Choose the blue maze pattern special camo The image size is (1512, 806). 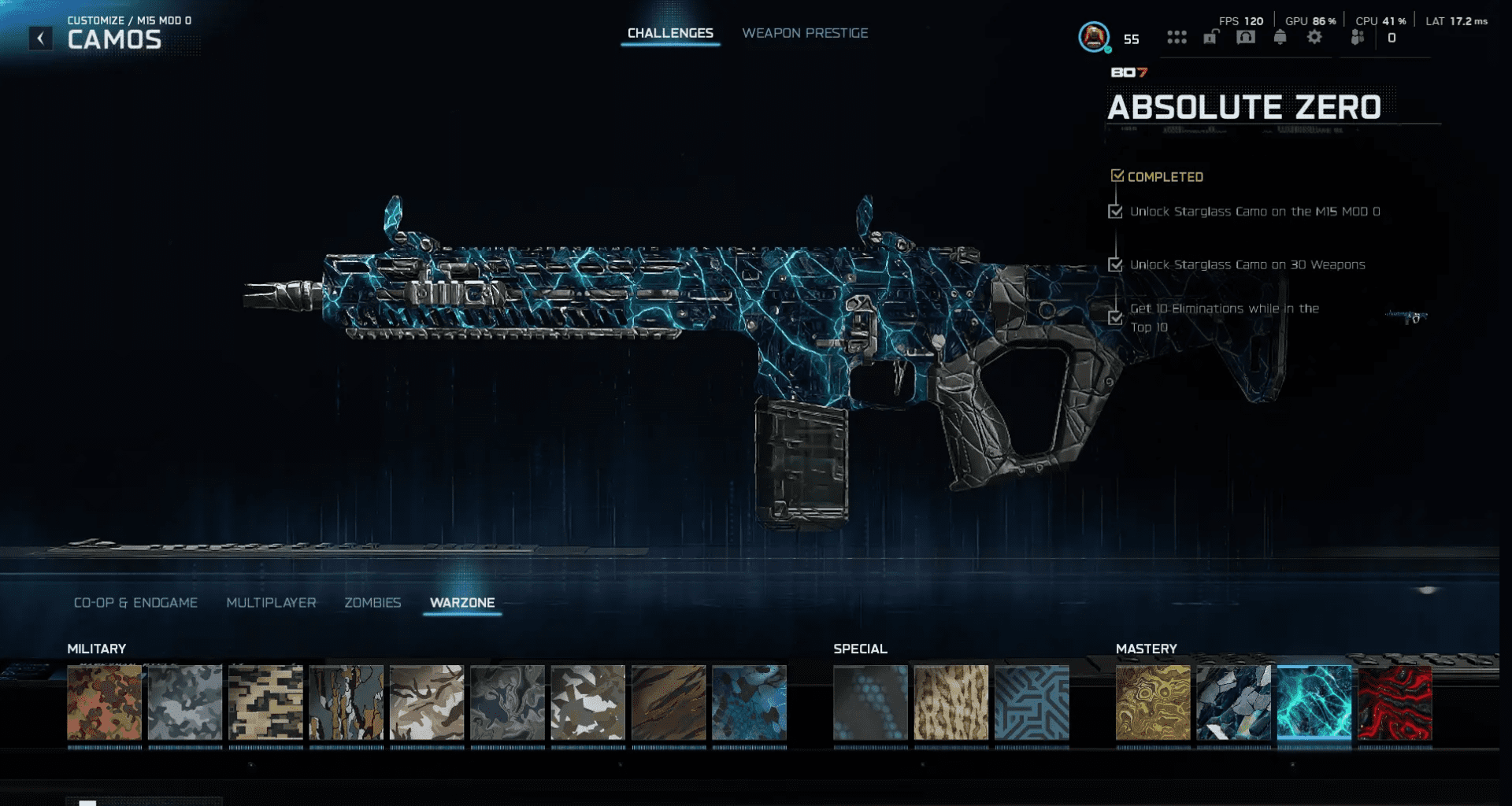coord(1032,703)
